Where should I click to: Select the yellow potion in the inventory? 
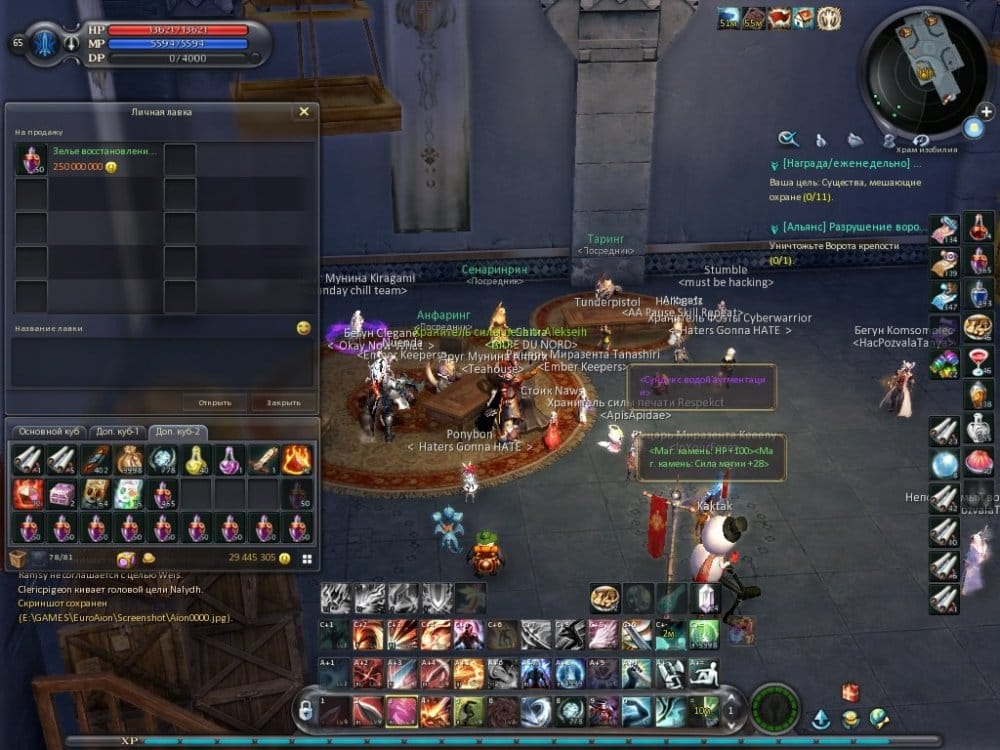coord(196,459)
